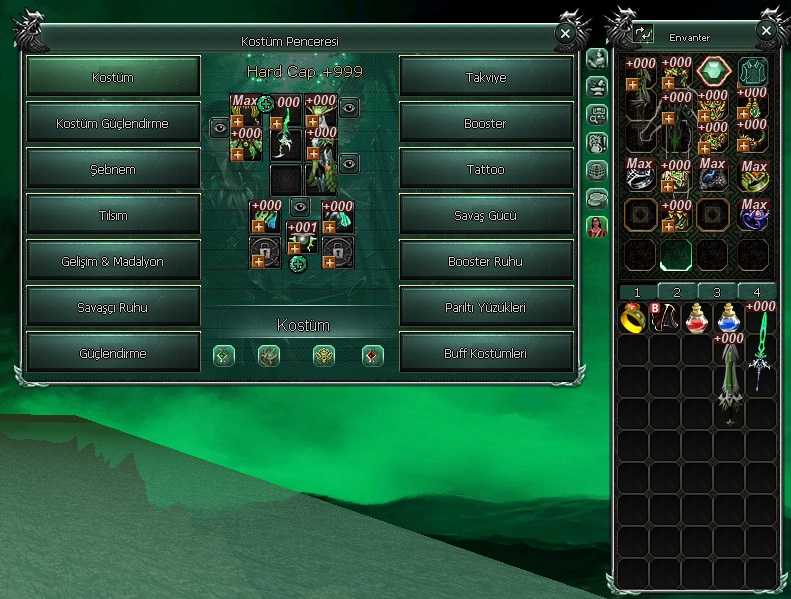The width and height of the screenshot is (791, 599).
Task: Open the Takviye section
Action: click(486, 77)
